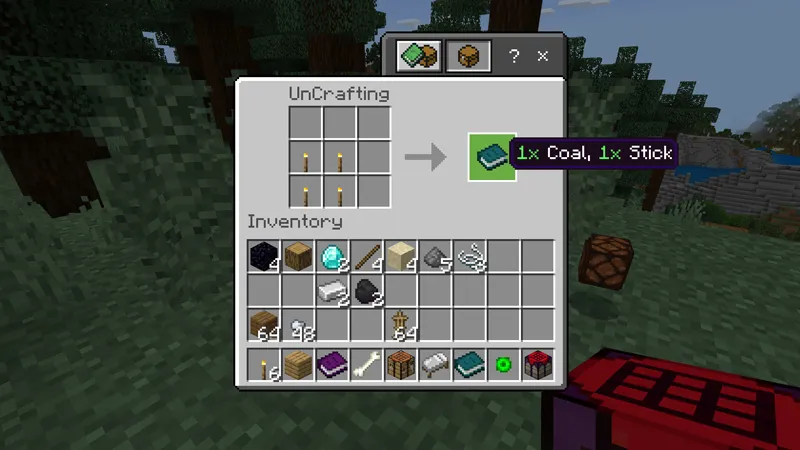Click the teal book in the output slot

492,157
